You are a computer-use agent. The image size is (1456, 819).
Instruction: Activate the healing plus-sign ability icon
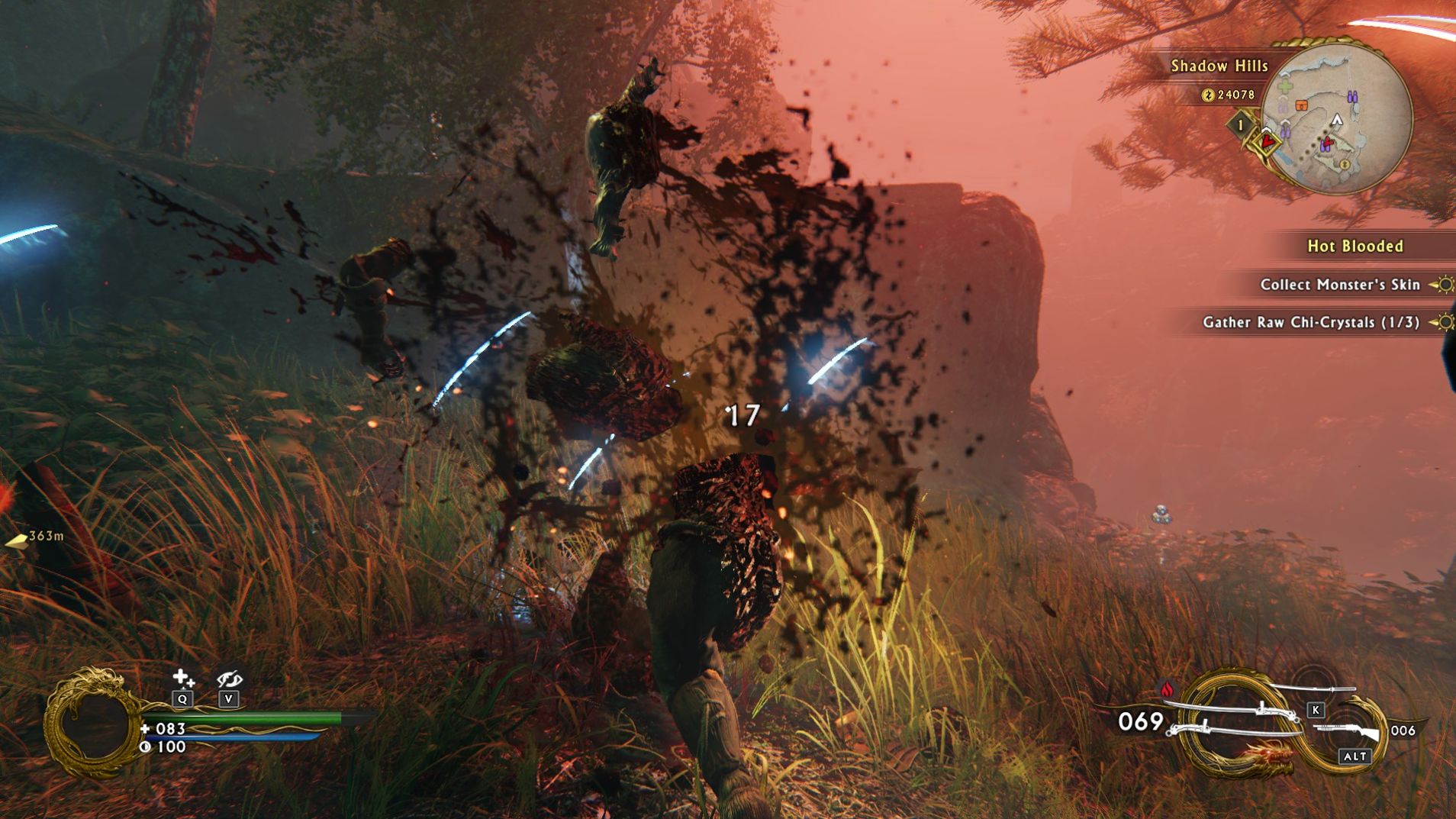182,678
